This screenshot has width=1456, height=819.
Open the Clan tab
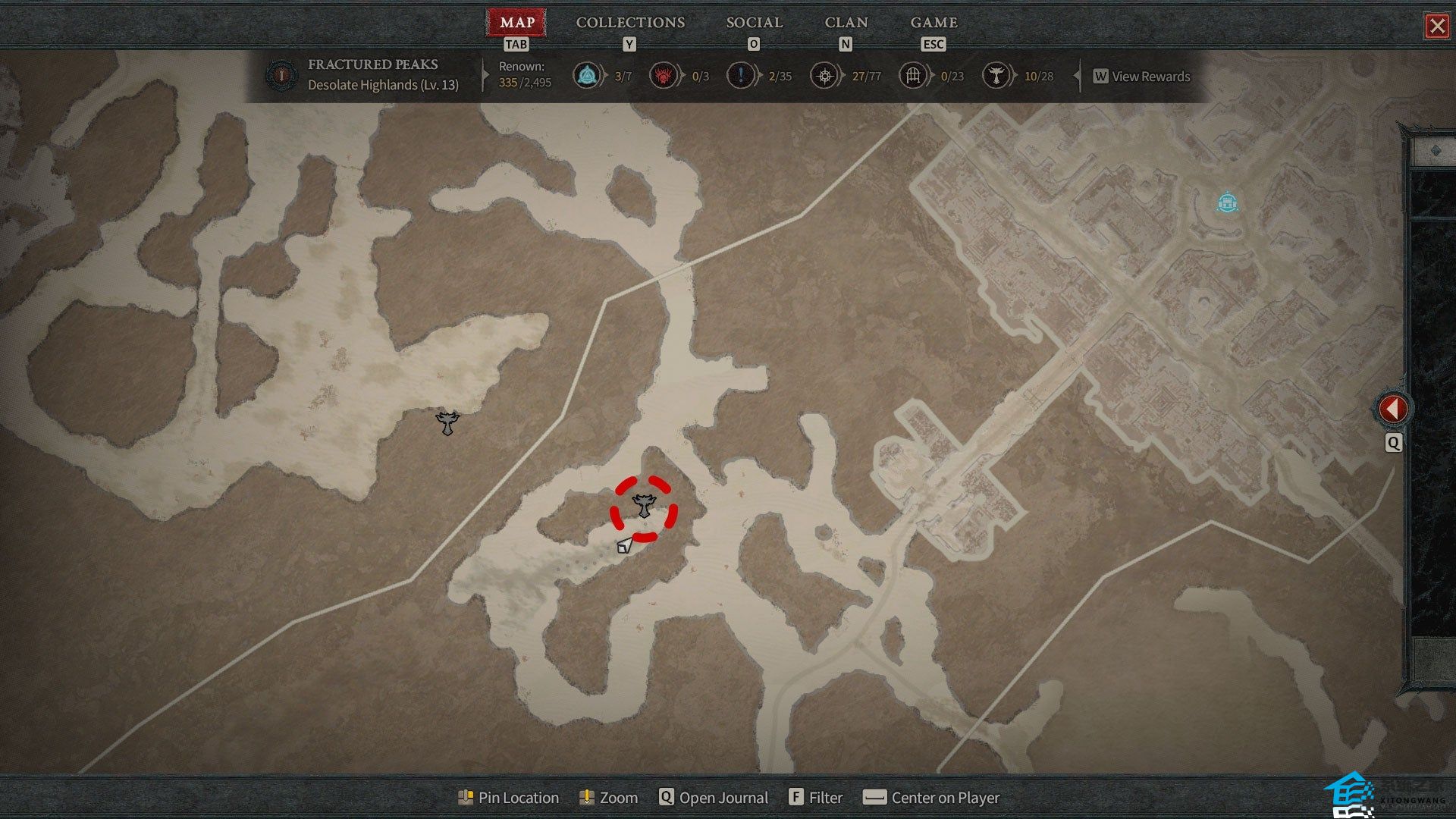(x=846, y=23)
